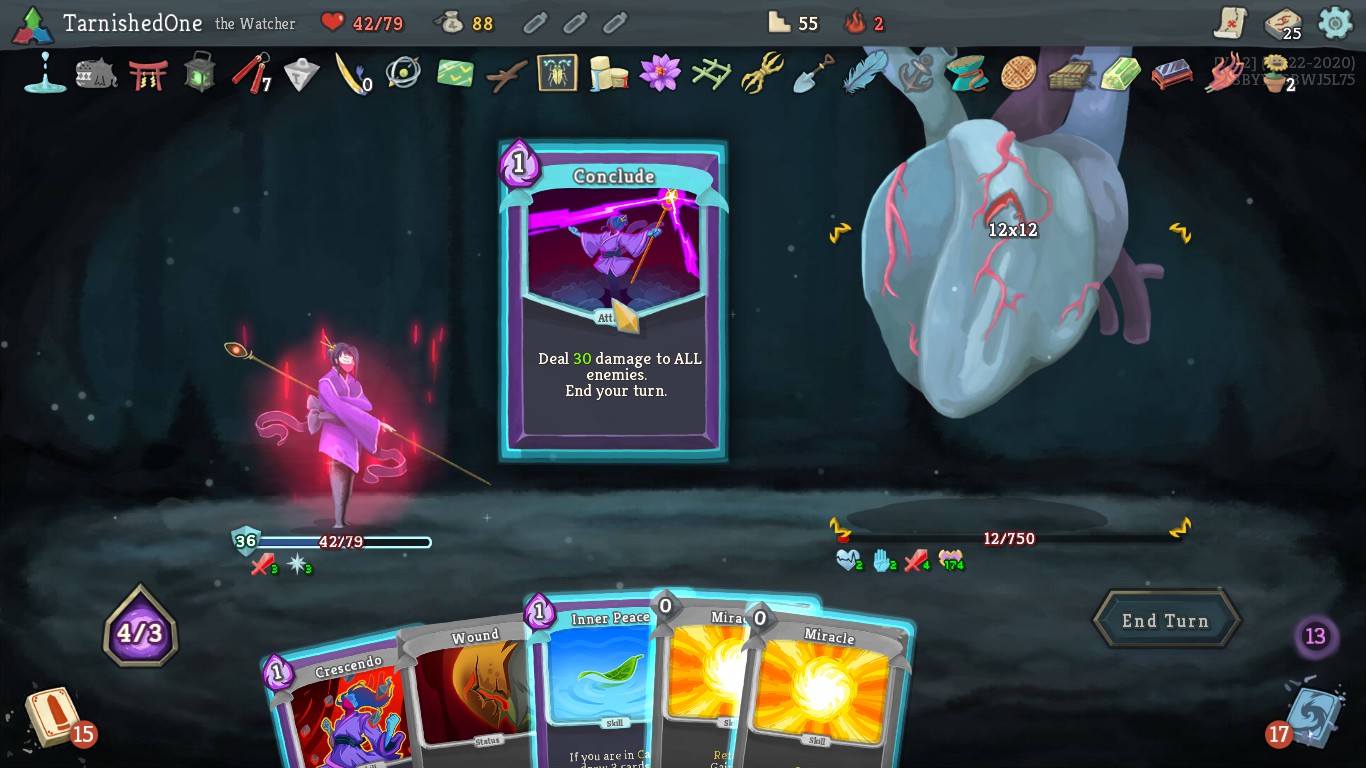View the deck of 25 cards

tap(1283, 23)
